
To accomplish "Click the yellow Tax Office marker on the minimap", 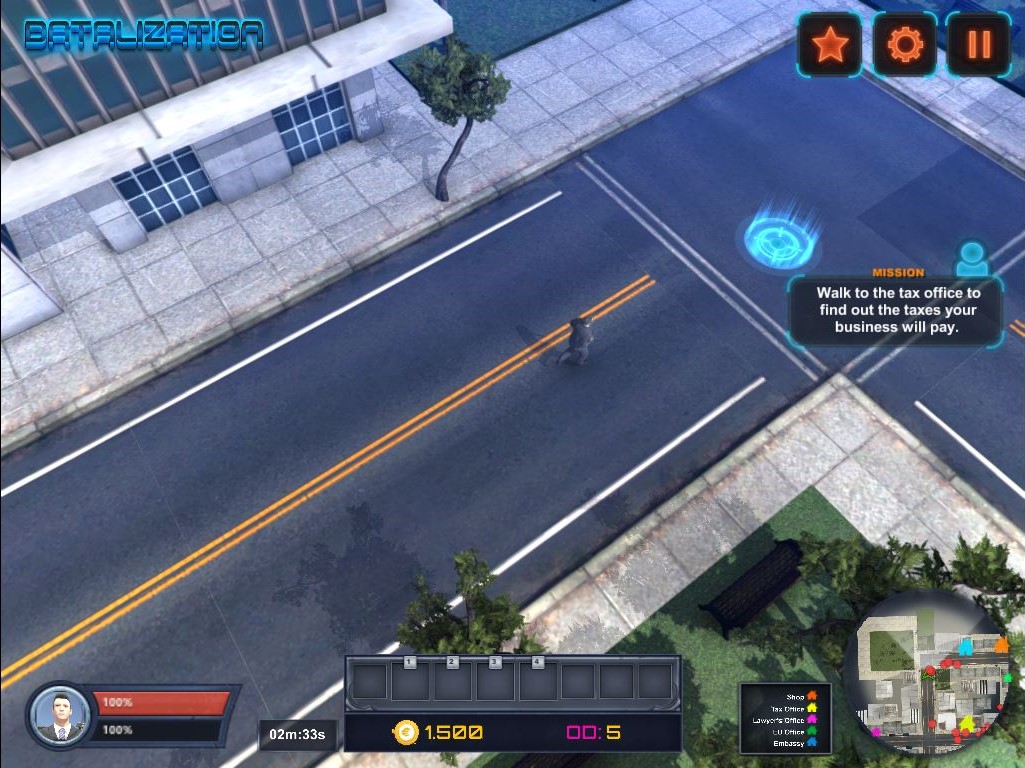I will [967, 722].
